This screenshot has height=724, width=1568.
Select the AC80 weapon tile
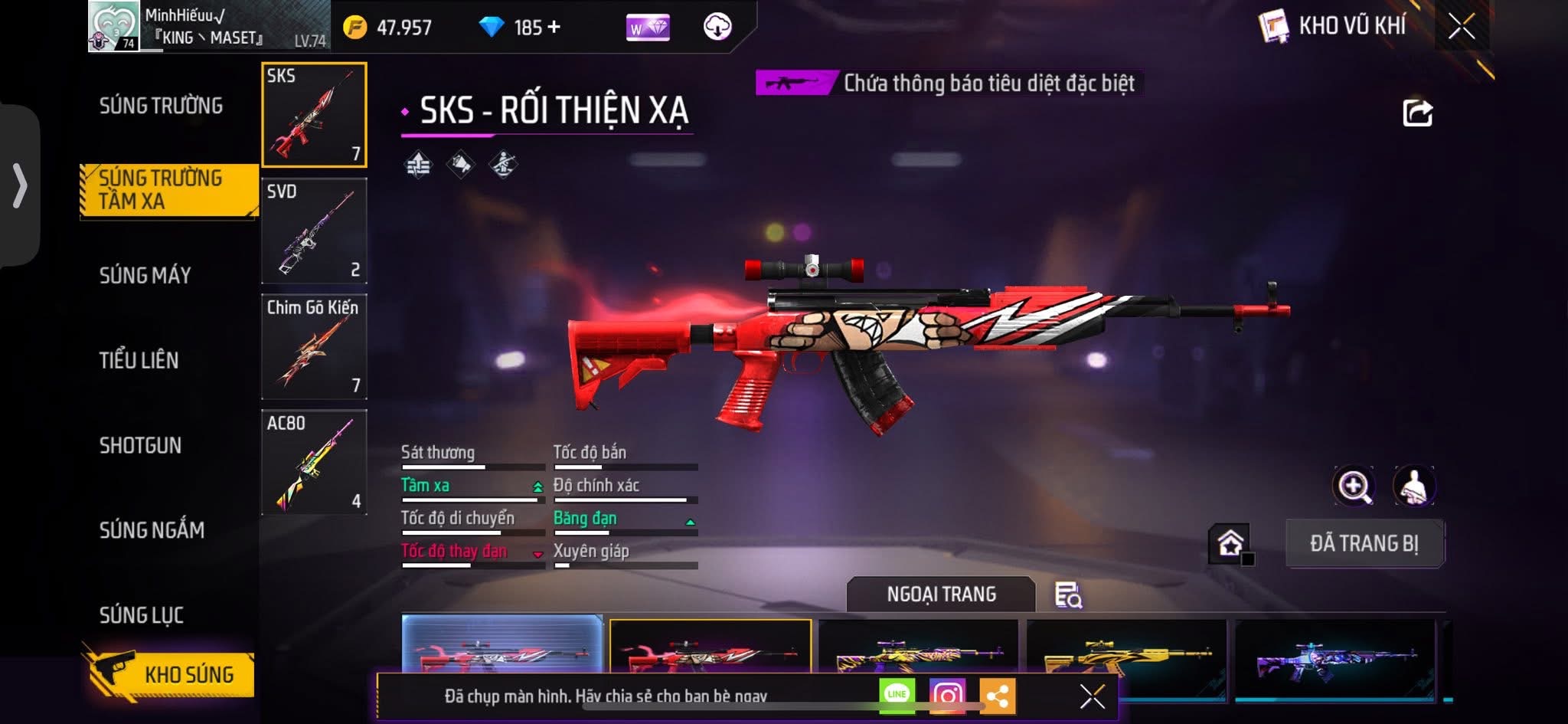coord(314,462)
